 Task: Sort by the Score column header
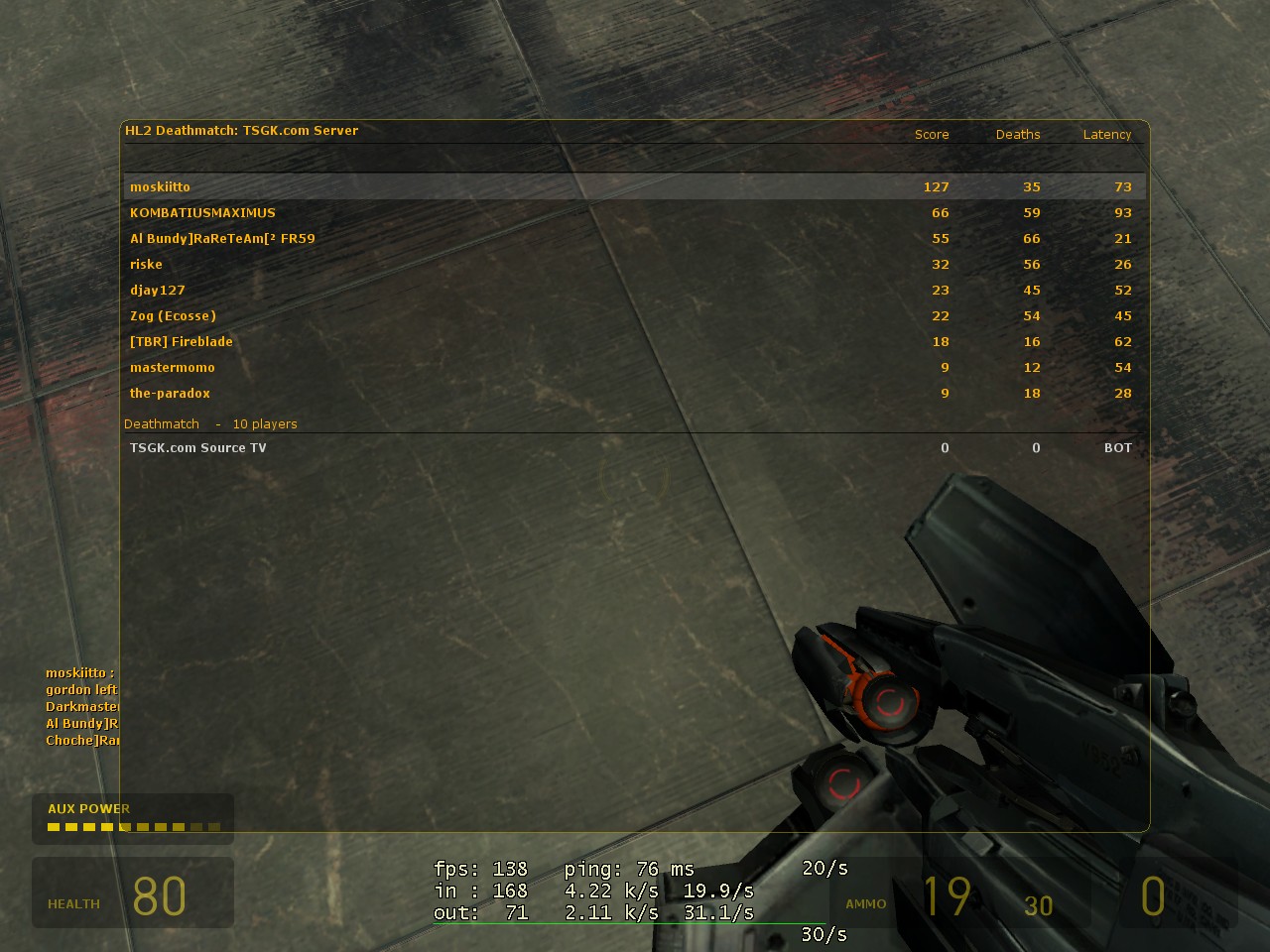(932, 134)
